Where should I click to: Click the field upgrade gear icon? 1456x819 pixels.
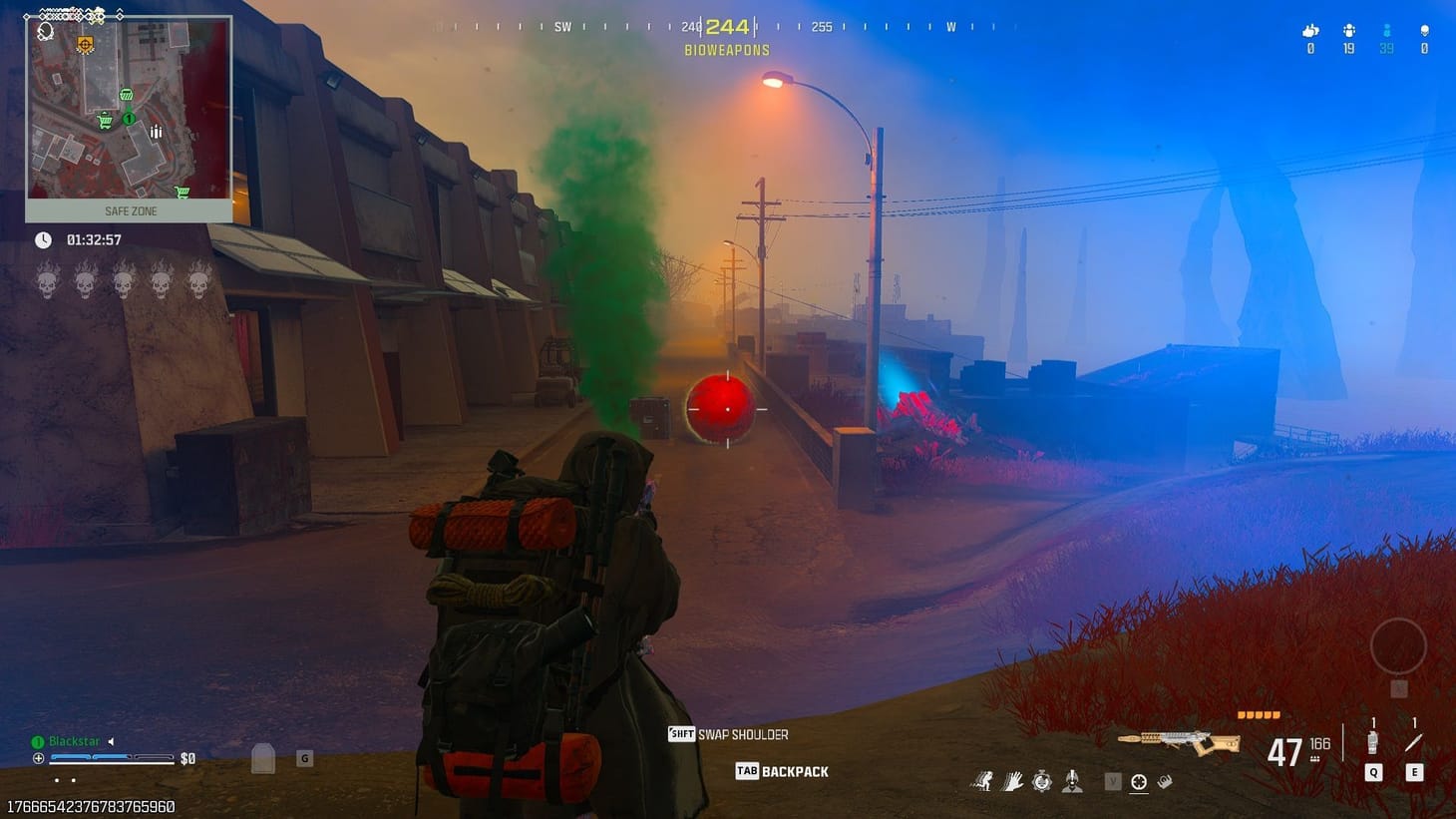pos(1041,780)
